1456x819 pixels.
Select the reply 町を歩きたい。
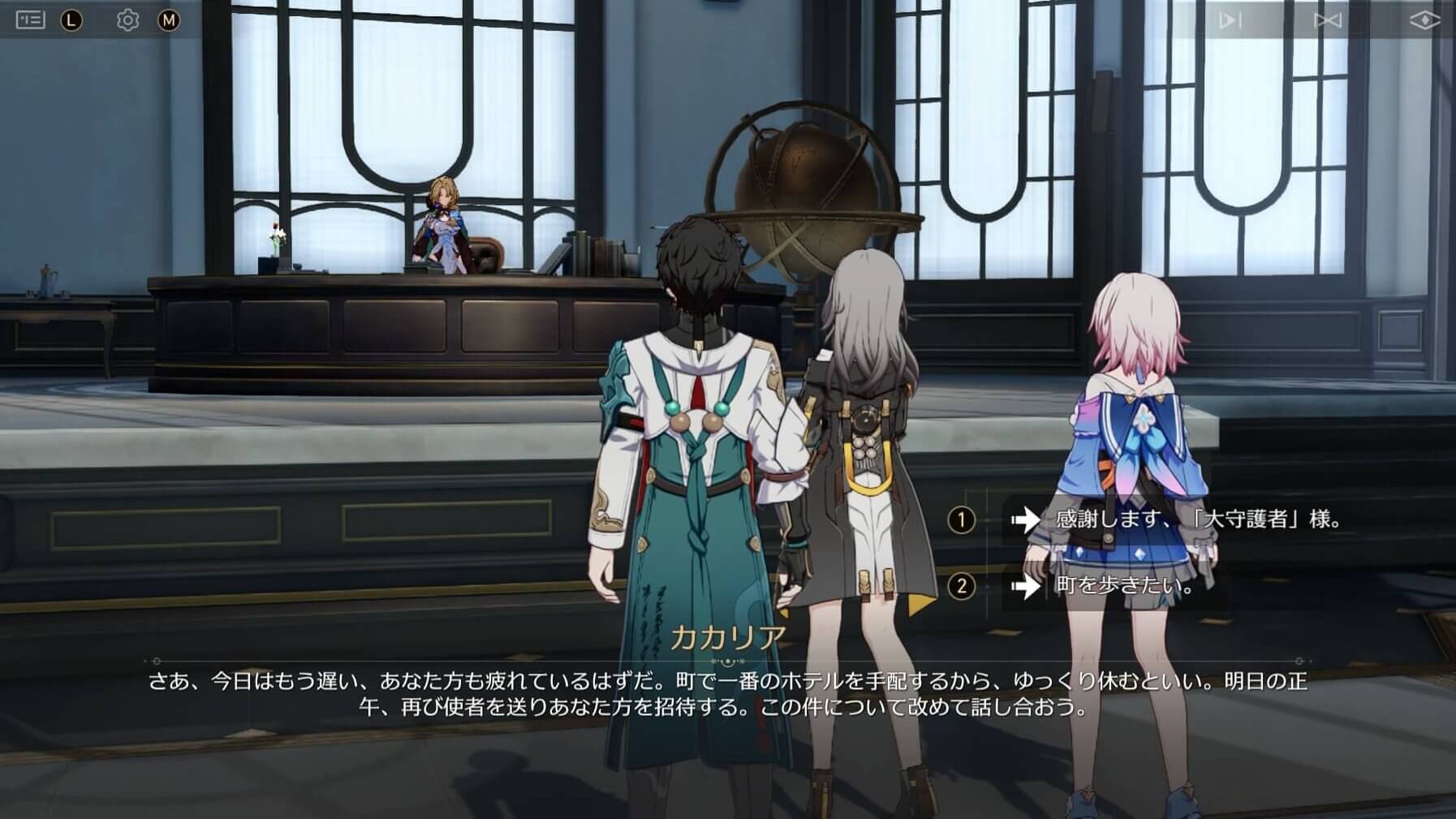1123,585
